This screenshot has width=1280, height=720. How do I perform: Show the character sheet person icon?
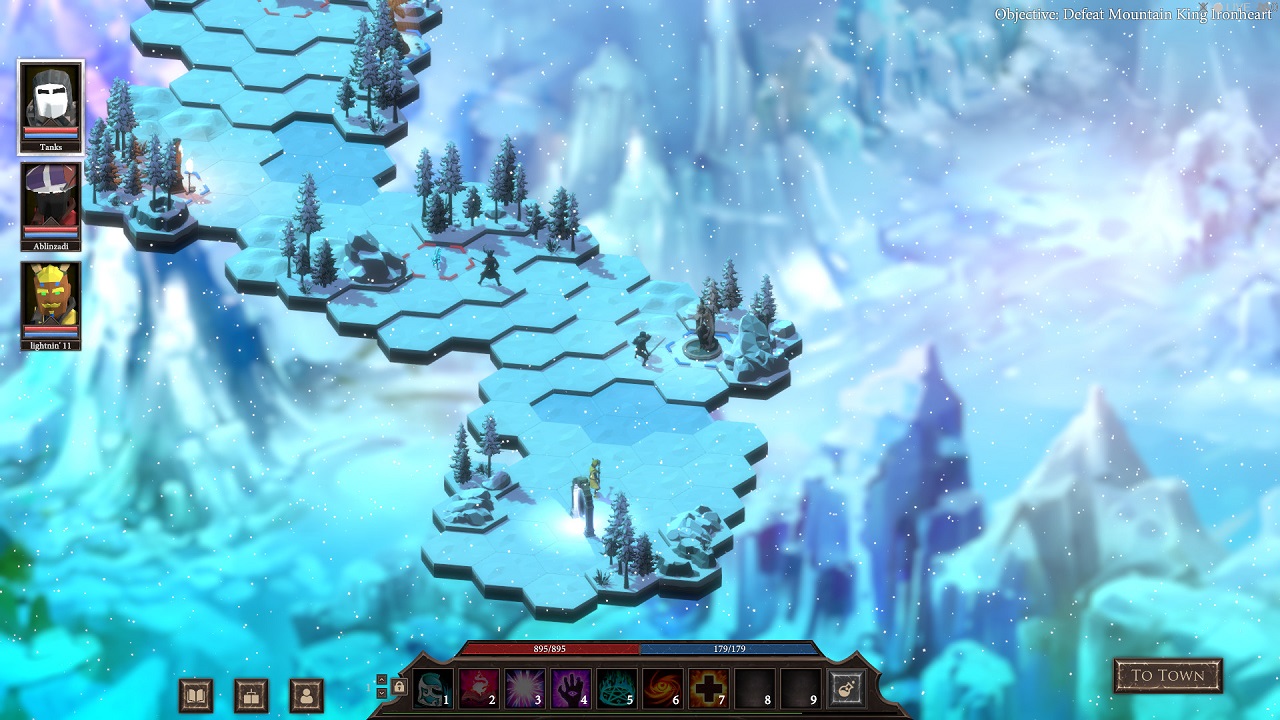[x=306, y=695]
